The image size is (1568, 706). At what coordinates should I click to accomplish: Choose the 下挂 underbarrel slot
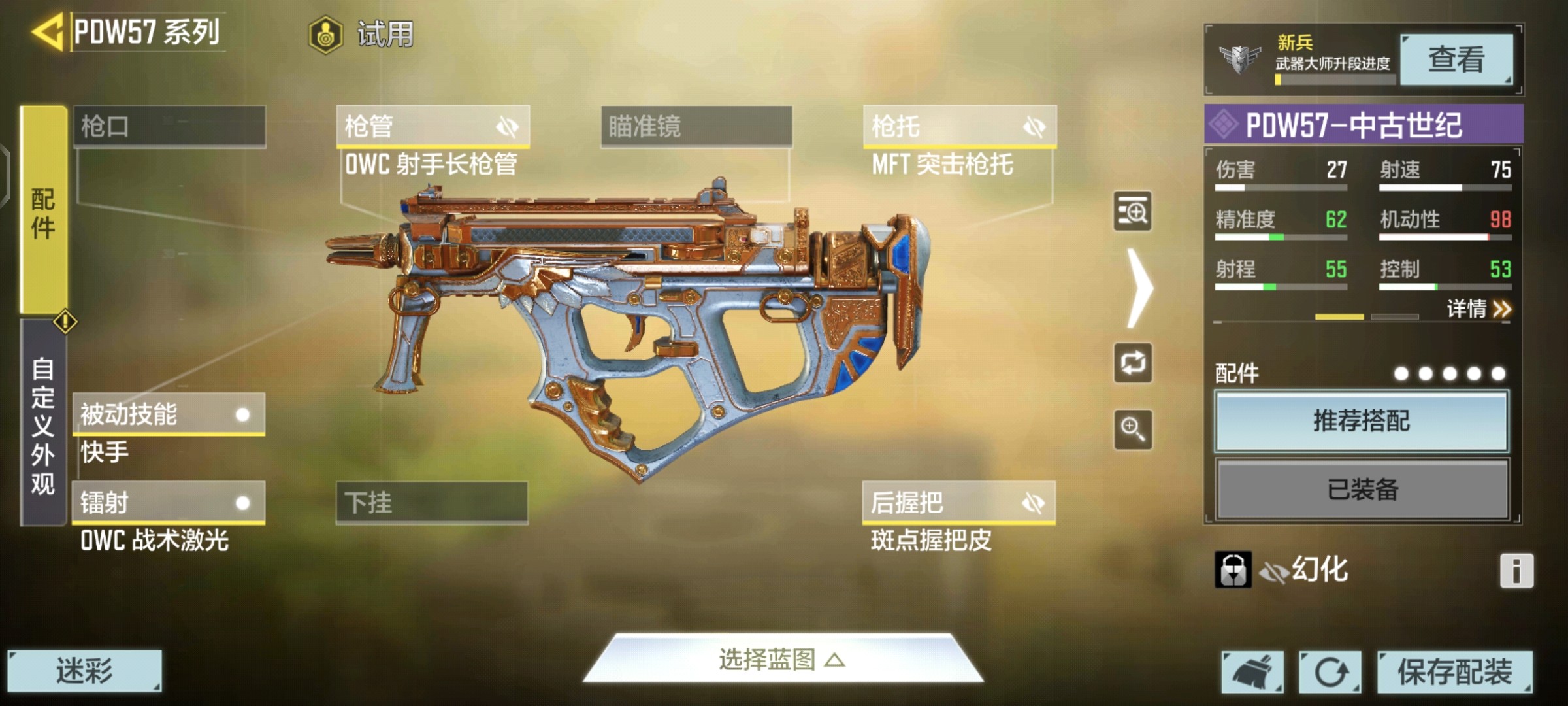432,503
